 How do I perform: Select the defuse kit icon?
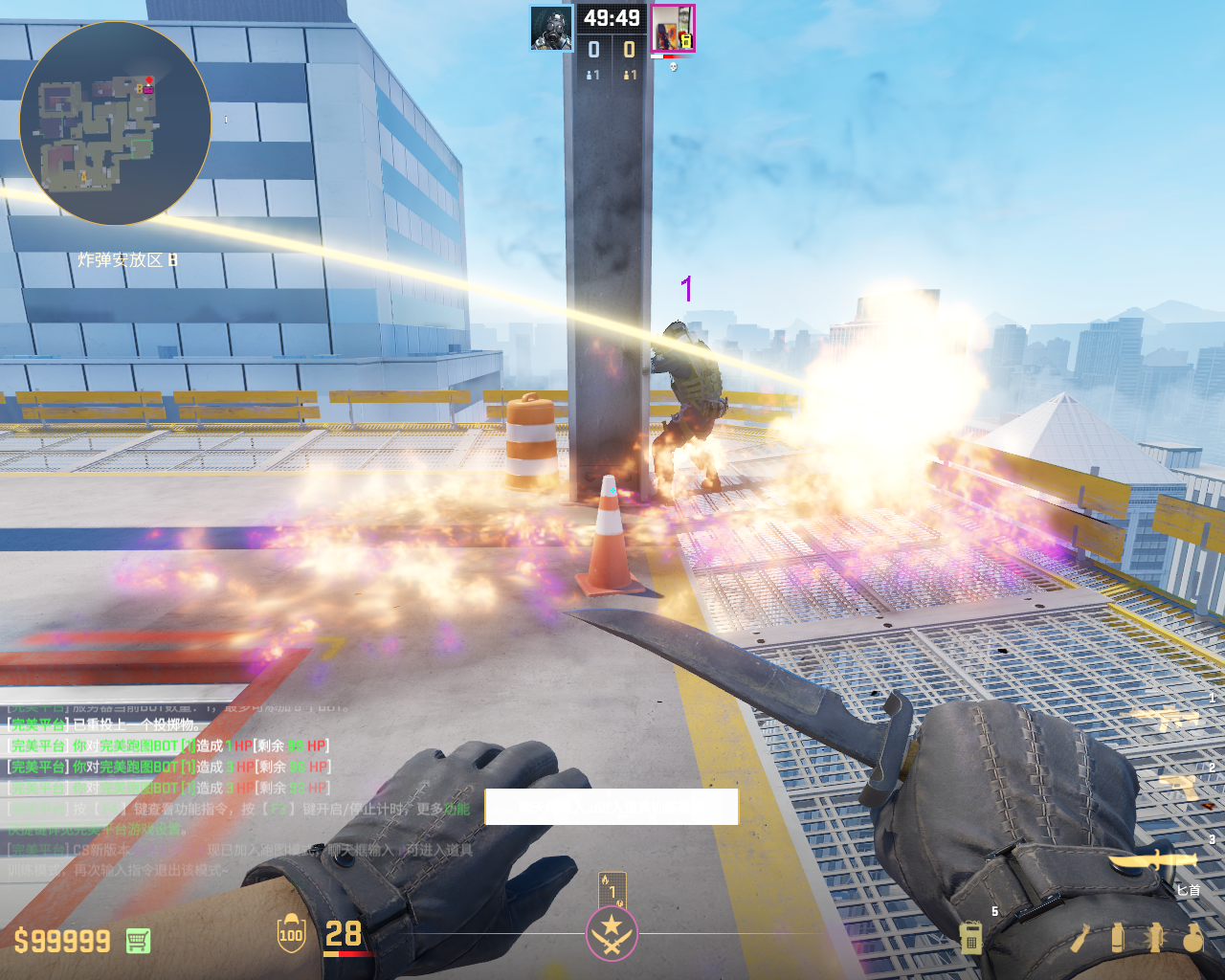970,938
